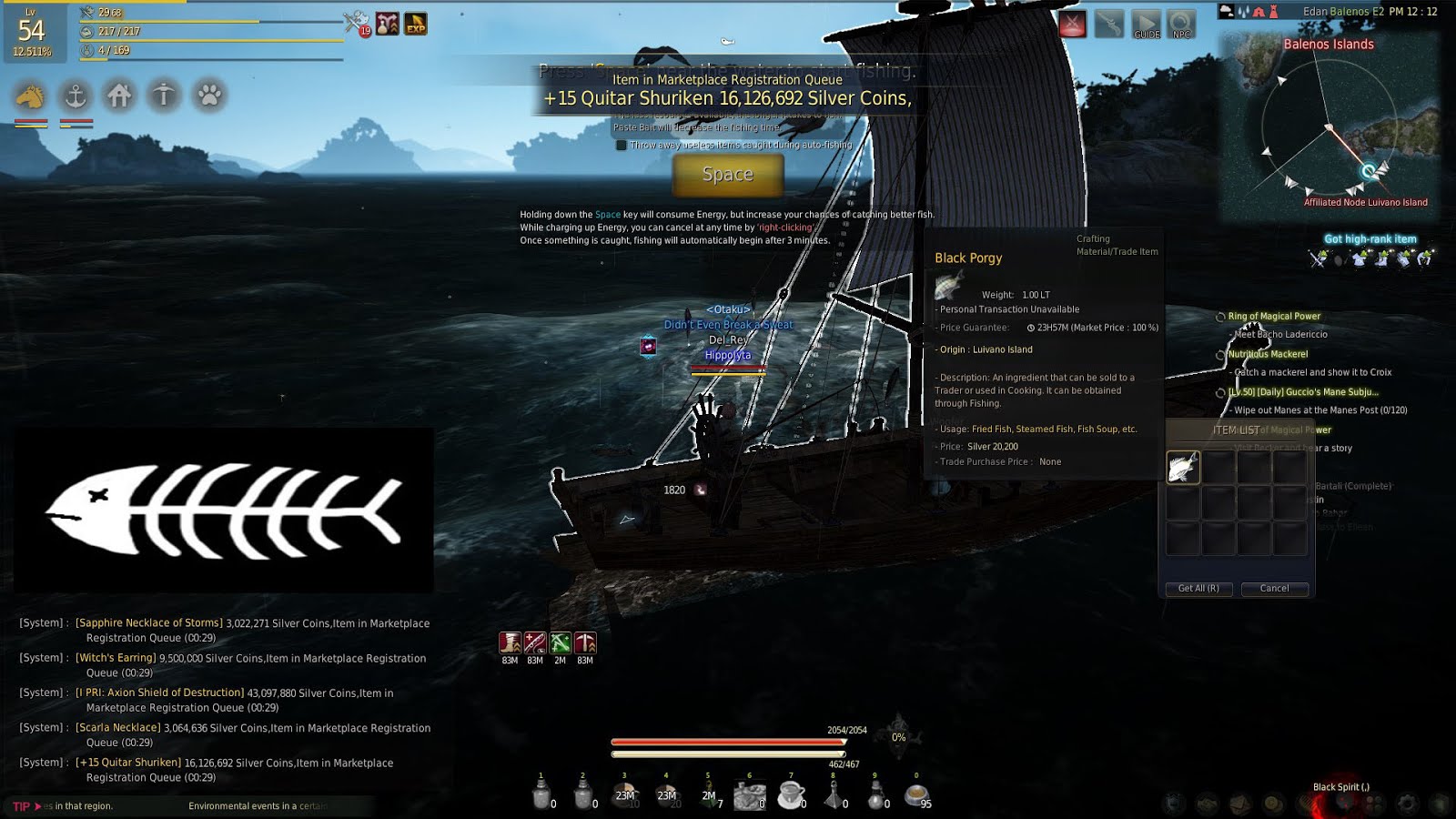This screenshot has height=819, width=1456.
Task: Click the anchor wharf icon
Action: point(76,95)
